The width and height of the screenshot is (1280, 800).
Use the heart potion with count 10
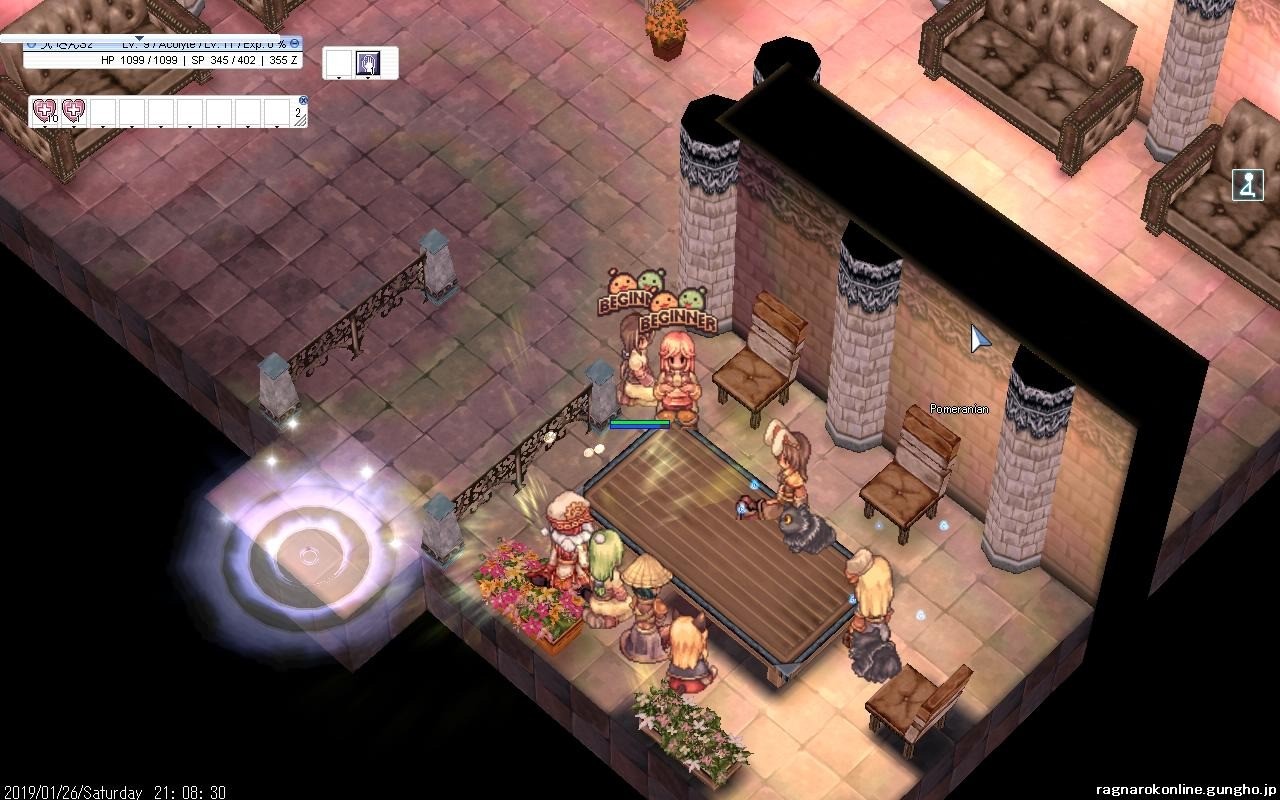pos(43,111)
